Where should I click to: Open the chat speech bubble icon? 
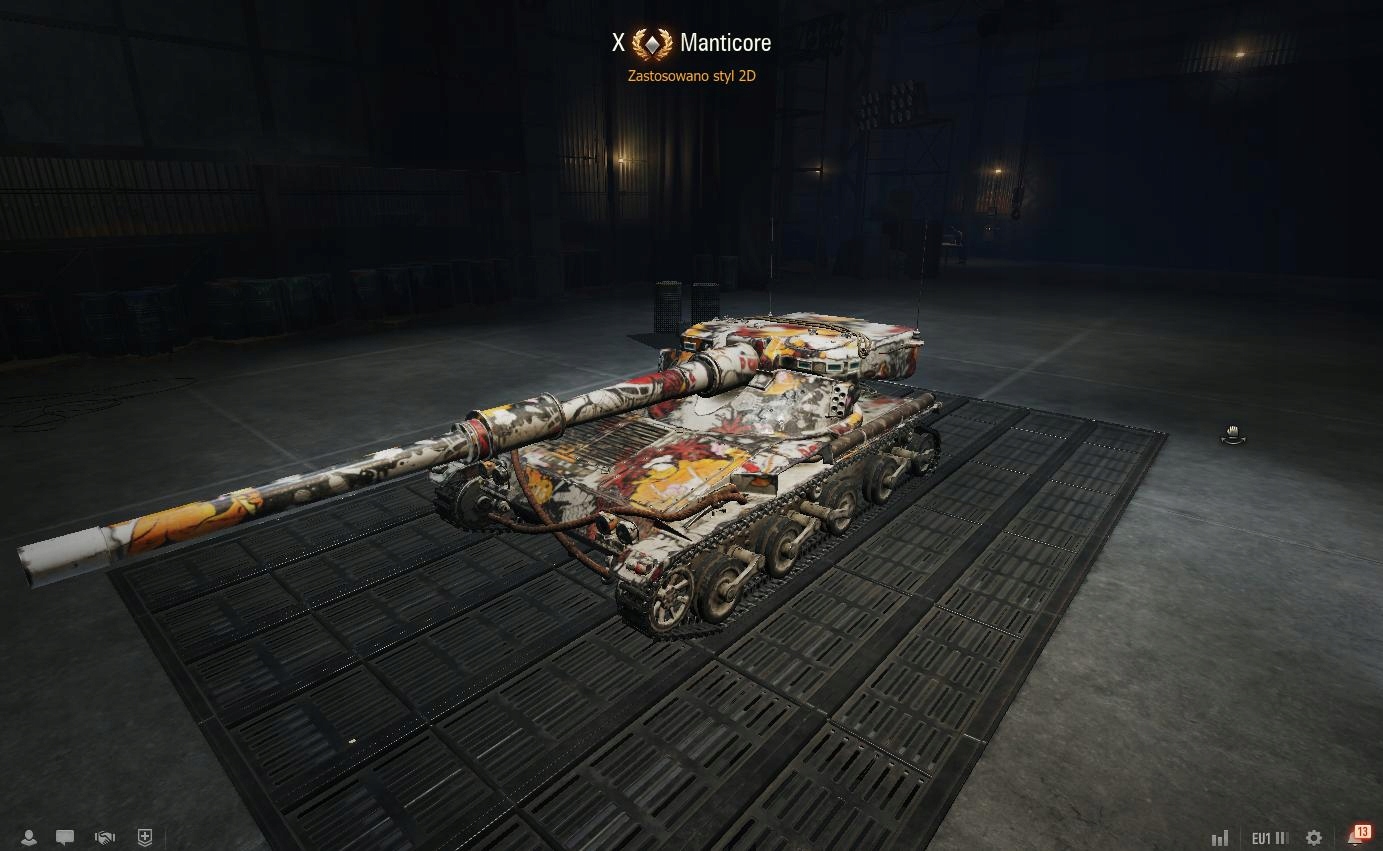pos(65,837)
